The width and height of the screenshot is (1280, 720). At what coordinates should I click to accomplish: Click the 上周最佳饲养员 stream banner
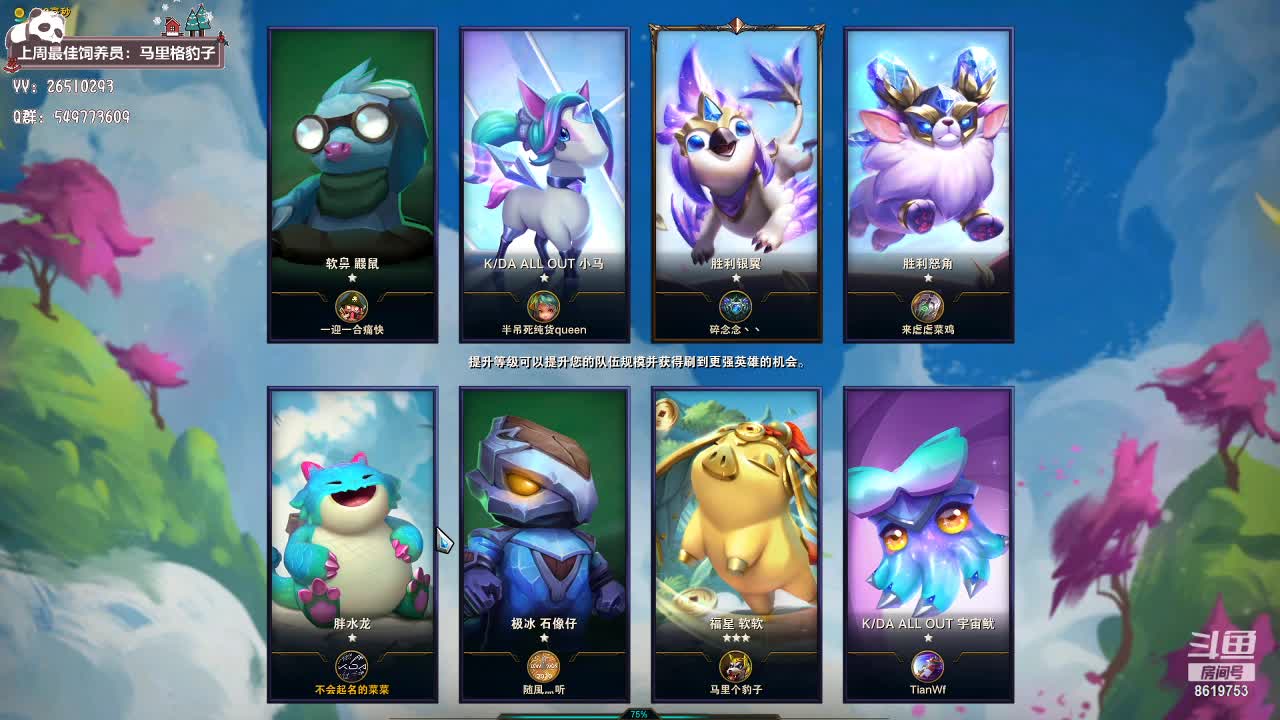pyautogui.click(x=116, y=53)
